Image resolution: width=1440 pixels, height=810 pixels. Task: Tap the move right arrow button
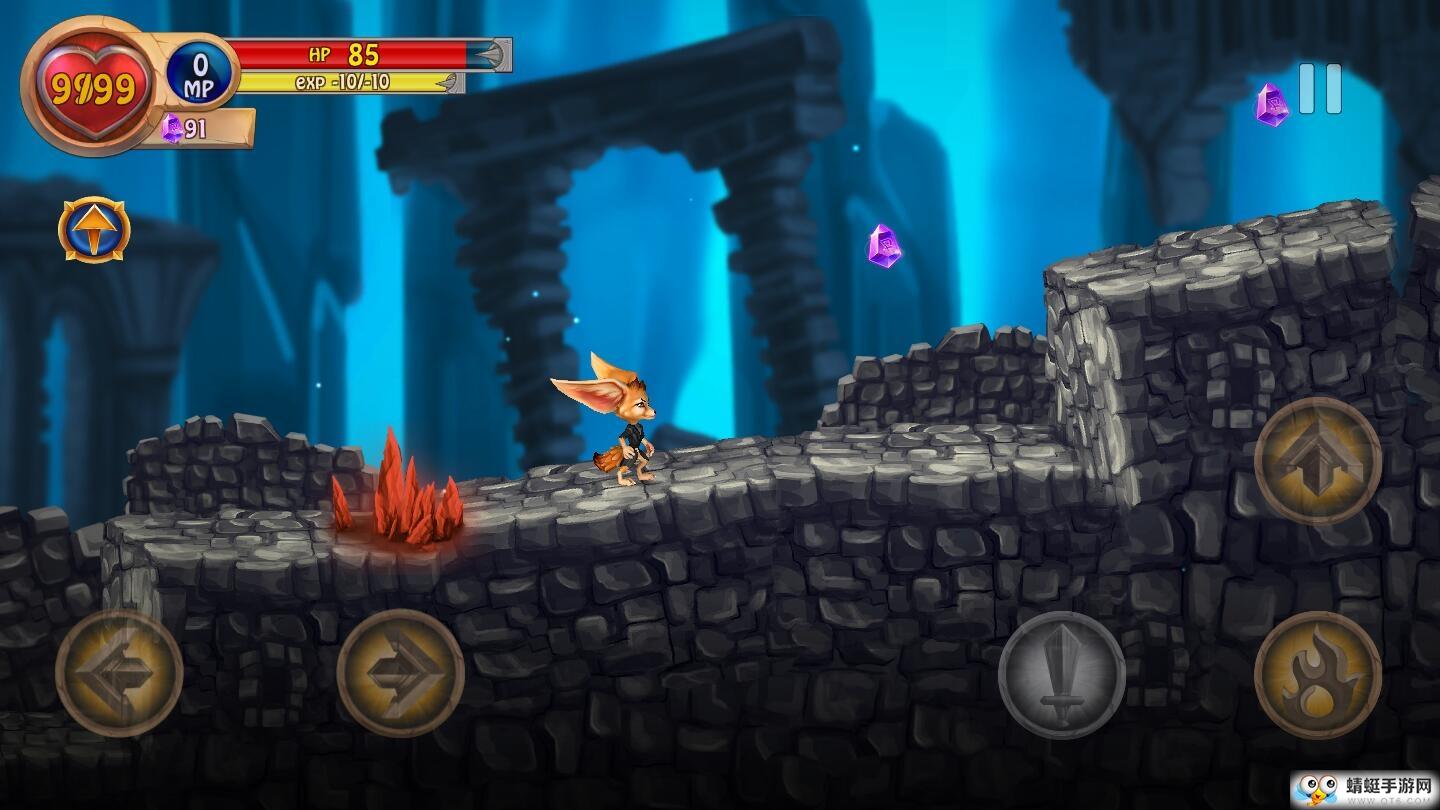(x=400, y=673)
